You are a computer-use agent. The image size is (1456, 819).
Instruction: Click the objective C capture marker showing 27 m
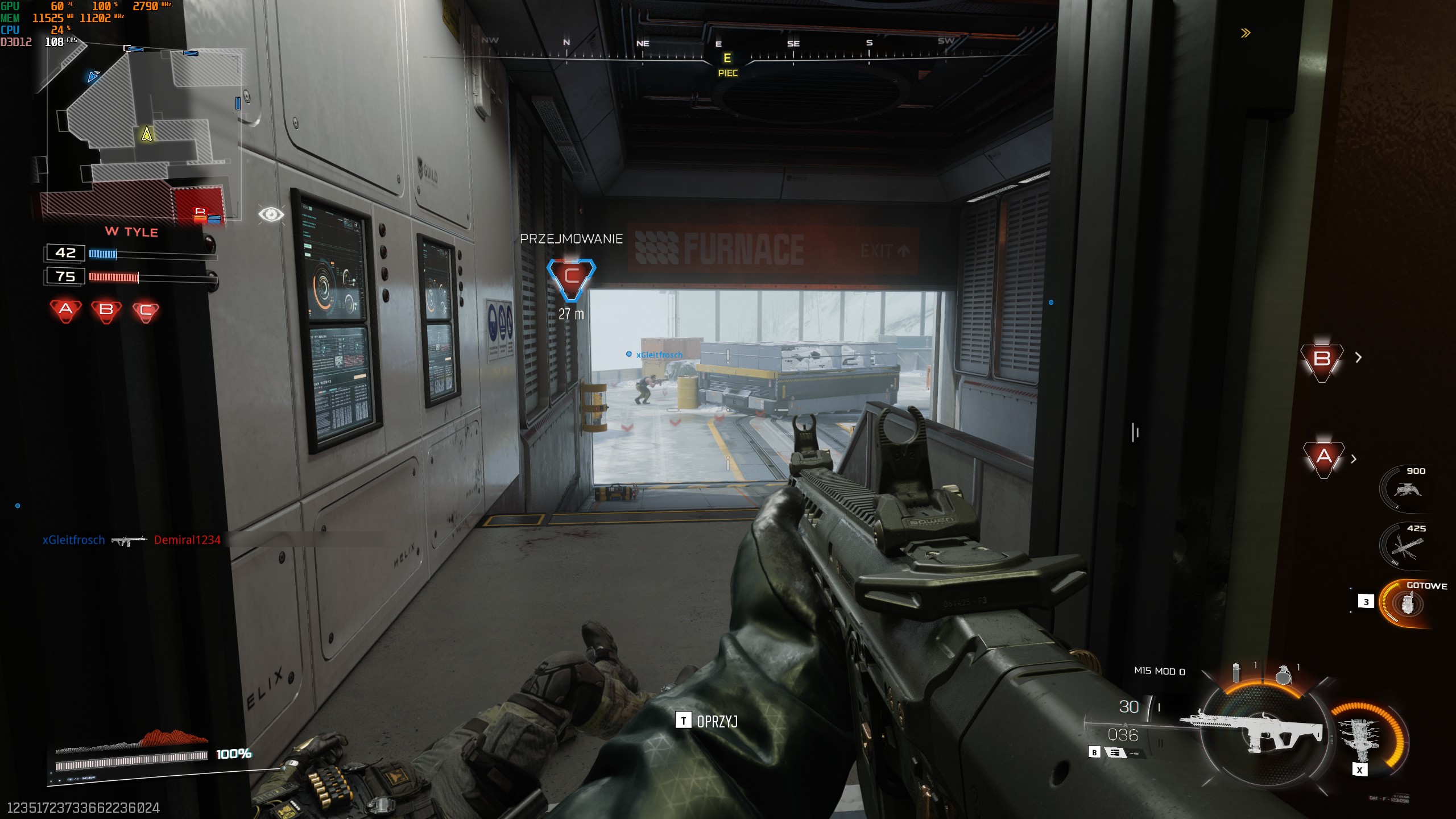(571, 278)
